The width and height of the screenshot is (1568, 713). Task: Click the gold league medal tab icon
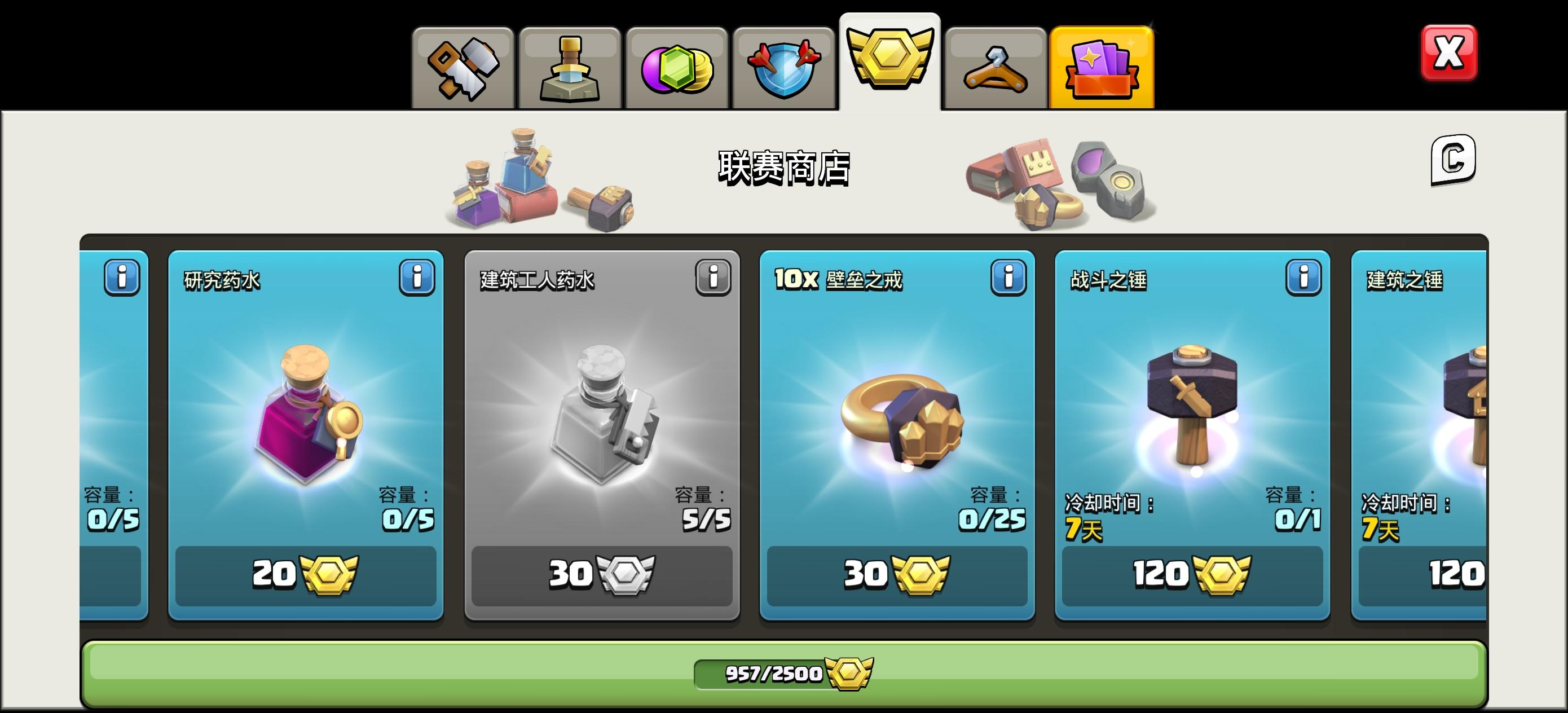[x=889, y=61]
